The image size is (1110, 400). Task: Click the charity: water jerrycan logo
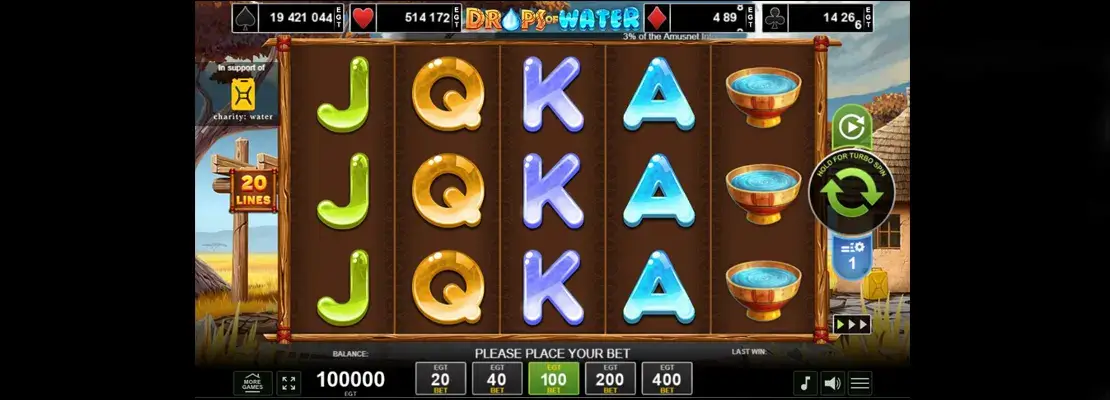(x=243, y=95)
